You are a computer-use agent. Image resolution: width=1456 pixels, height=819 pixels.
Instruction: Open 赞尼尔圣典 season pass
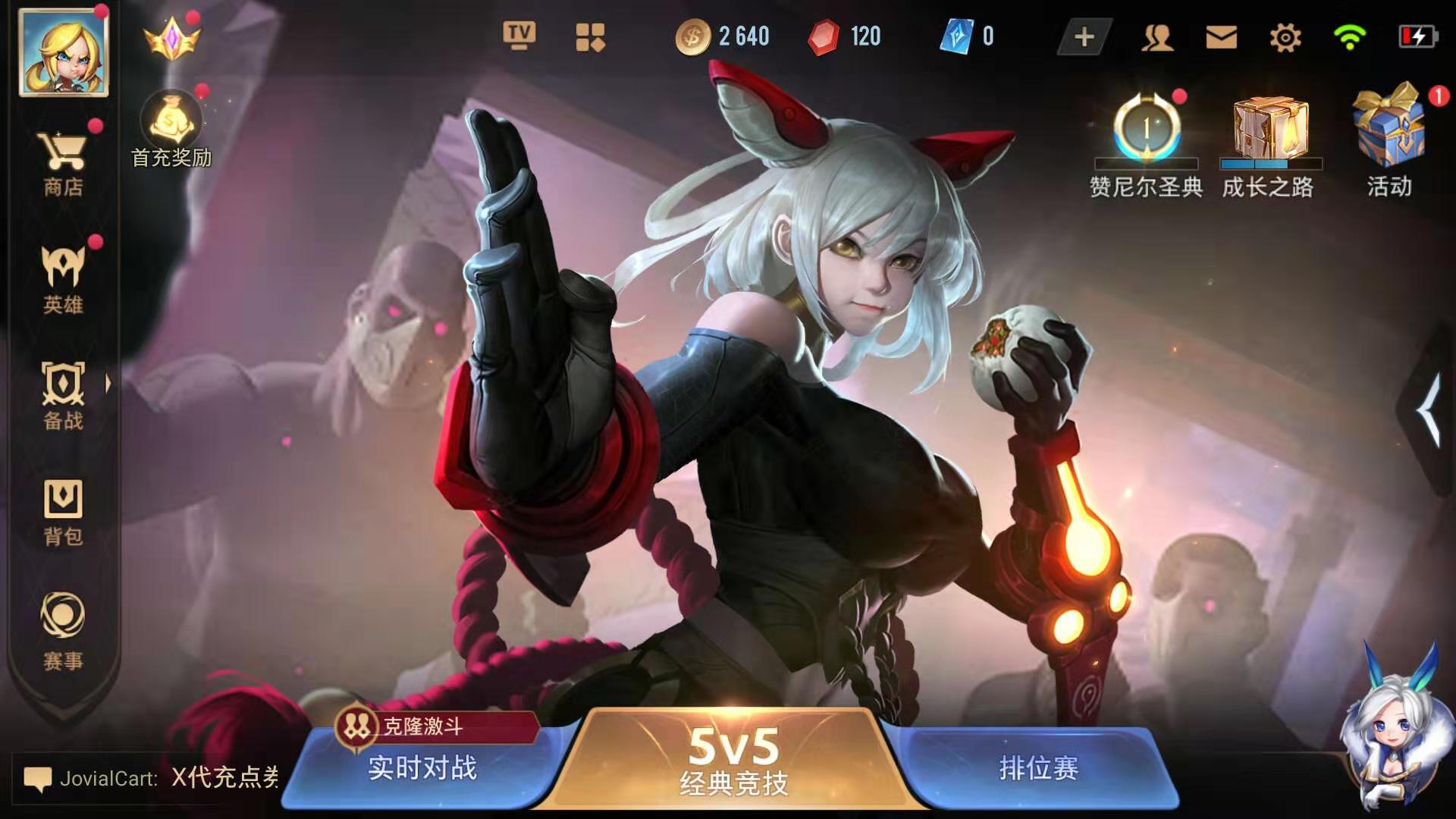(x=1147, y=129)
